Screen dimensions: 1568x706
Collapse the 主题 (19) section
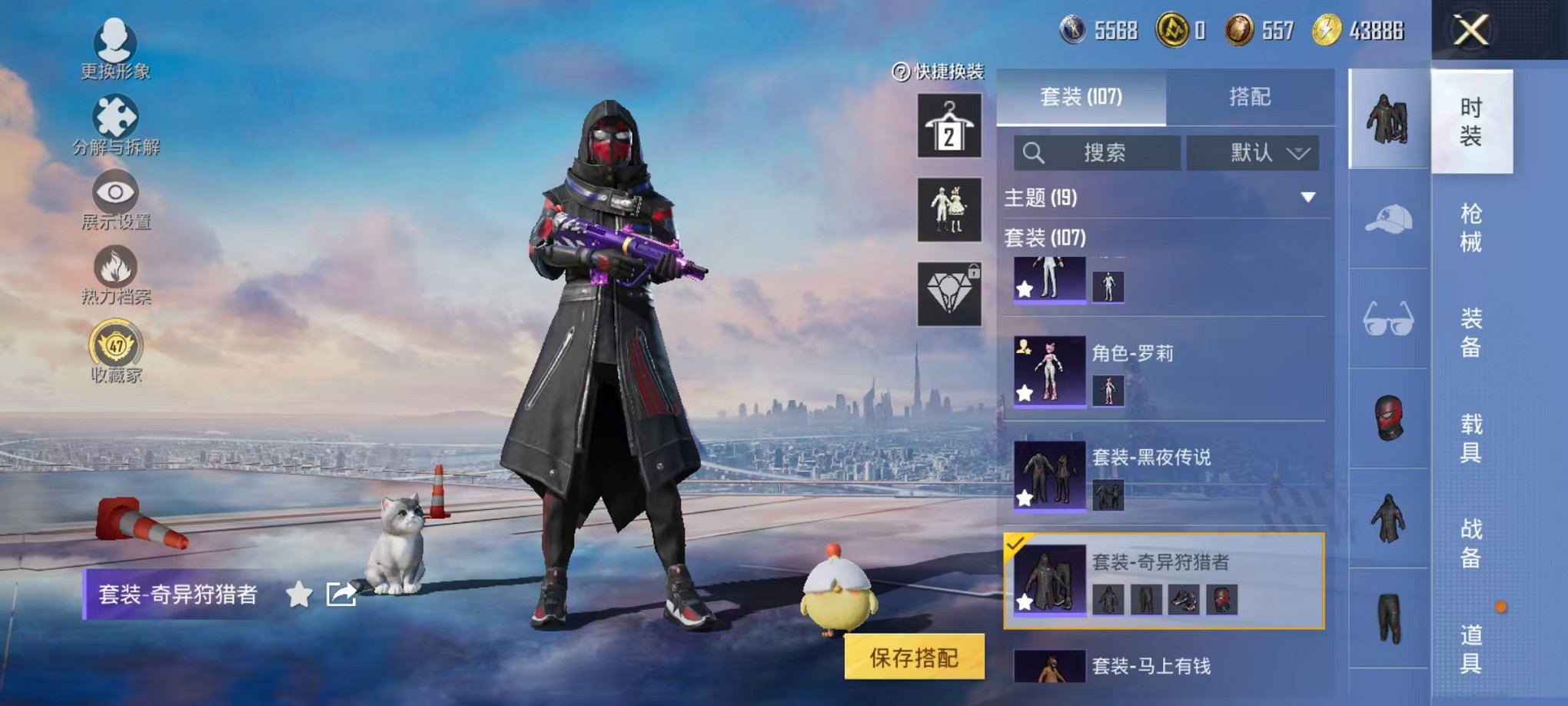click(x=1307, y=198)
